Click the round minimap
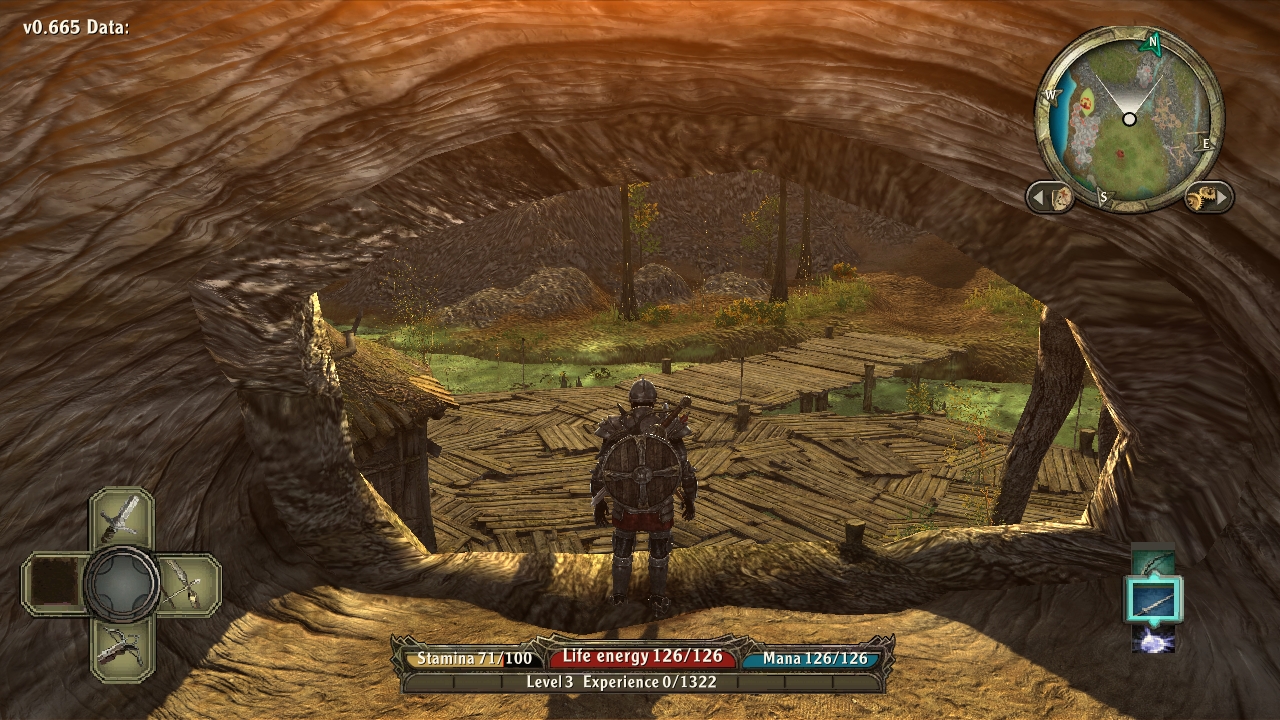The height and width of the screenshot is (720, 1280). 1129,120
